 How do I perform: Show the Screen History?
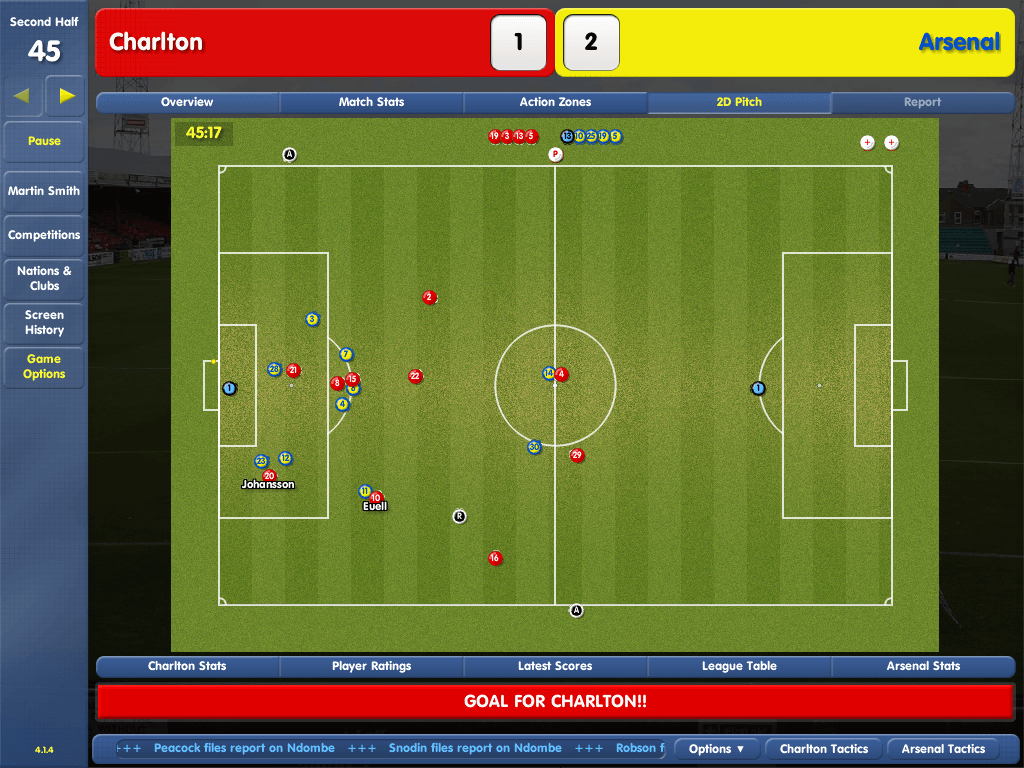pos(44,322)
